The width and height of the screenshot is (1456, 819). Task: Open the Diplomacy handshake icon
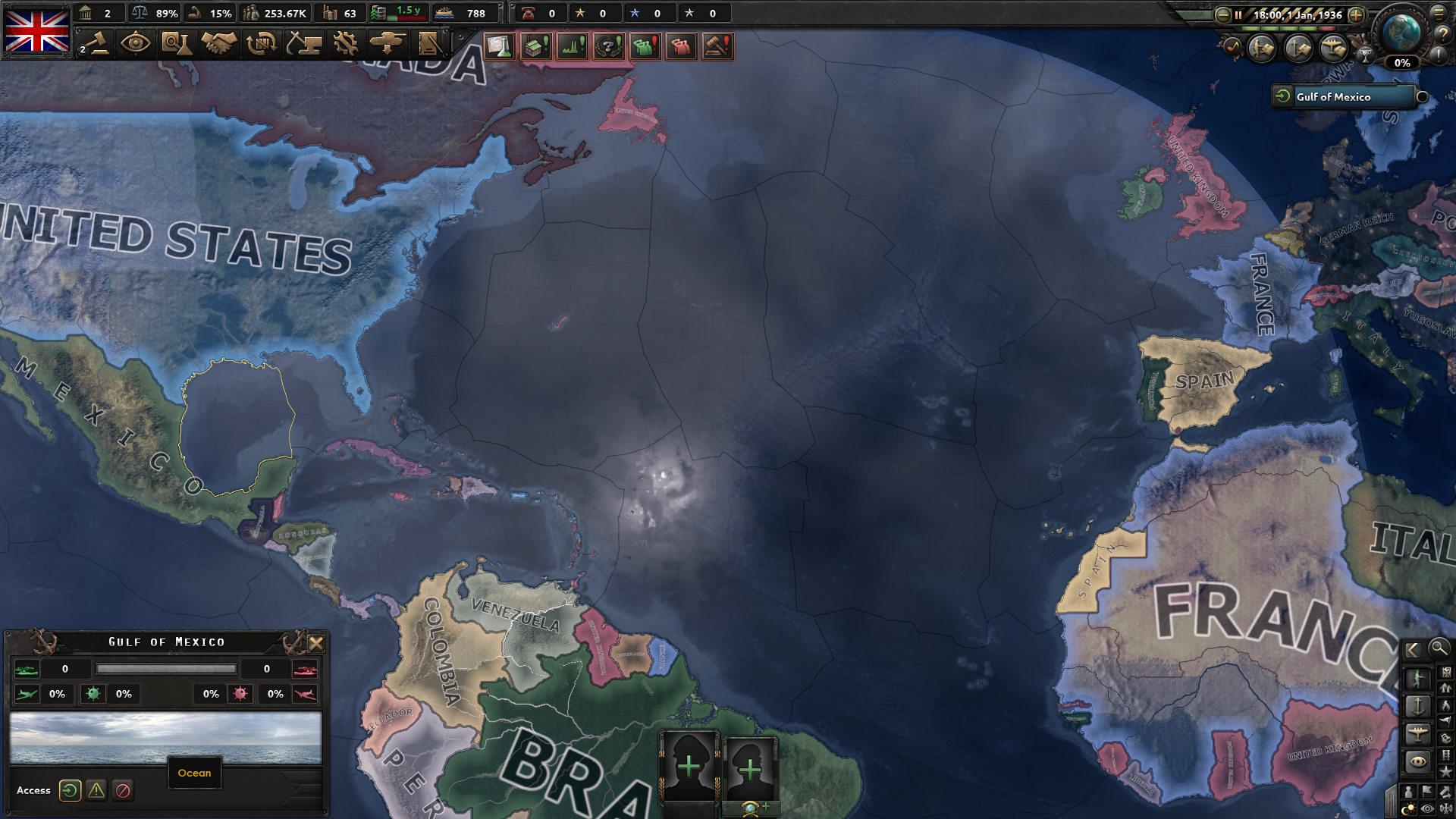pos(220,44)
